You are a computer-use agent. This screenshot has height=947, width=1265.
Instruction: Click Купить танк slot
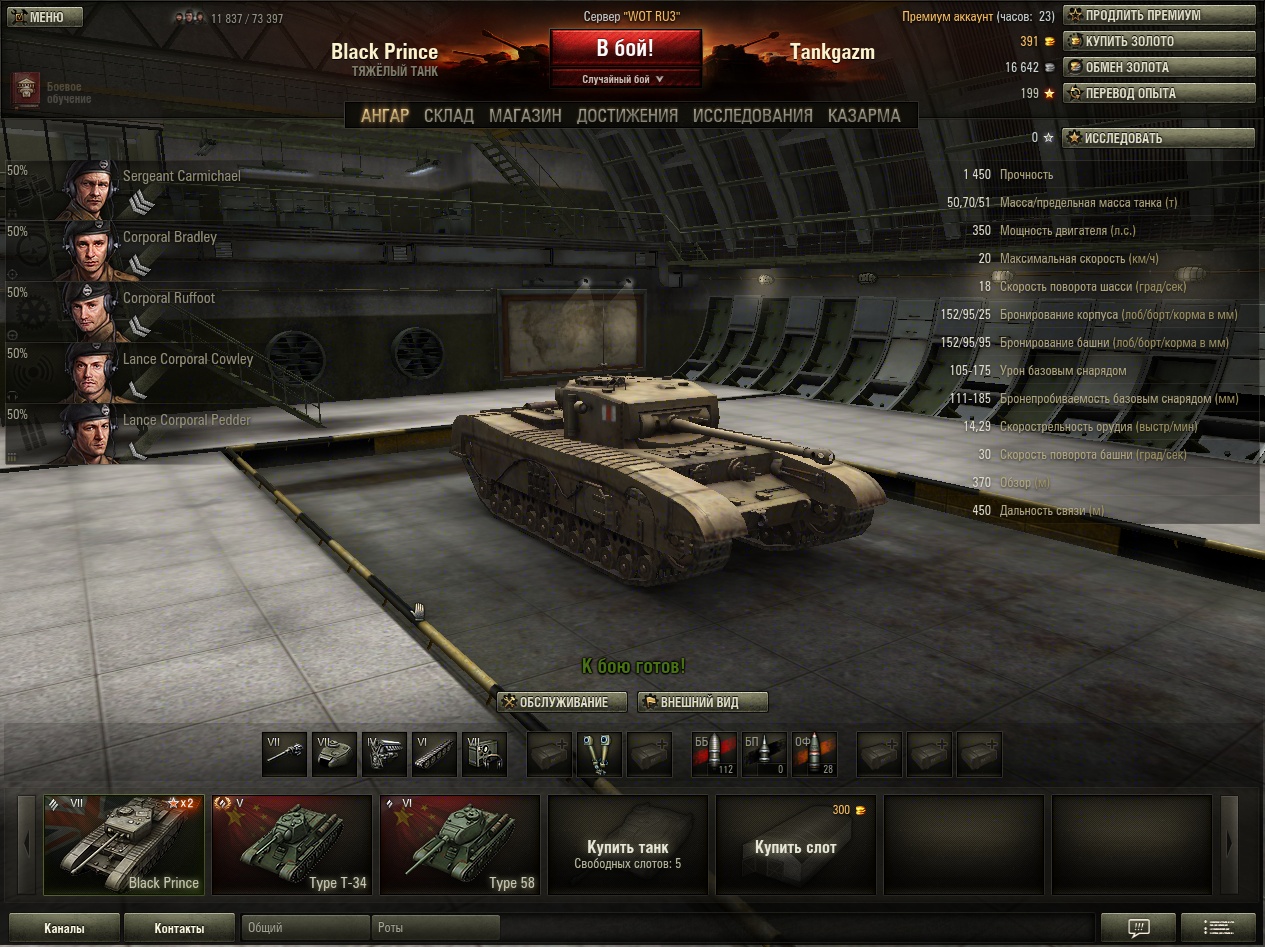(x=628, y=843)
